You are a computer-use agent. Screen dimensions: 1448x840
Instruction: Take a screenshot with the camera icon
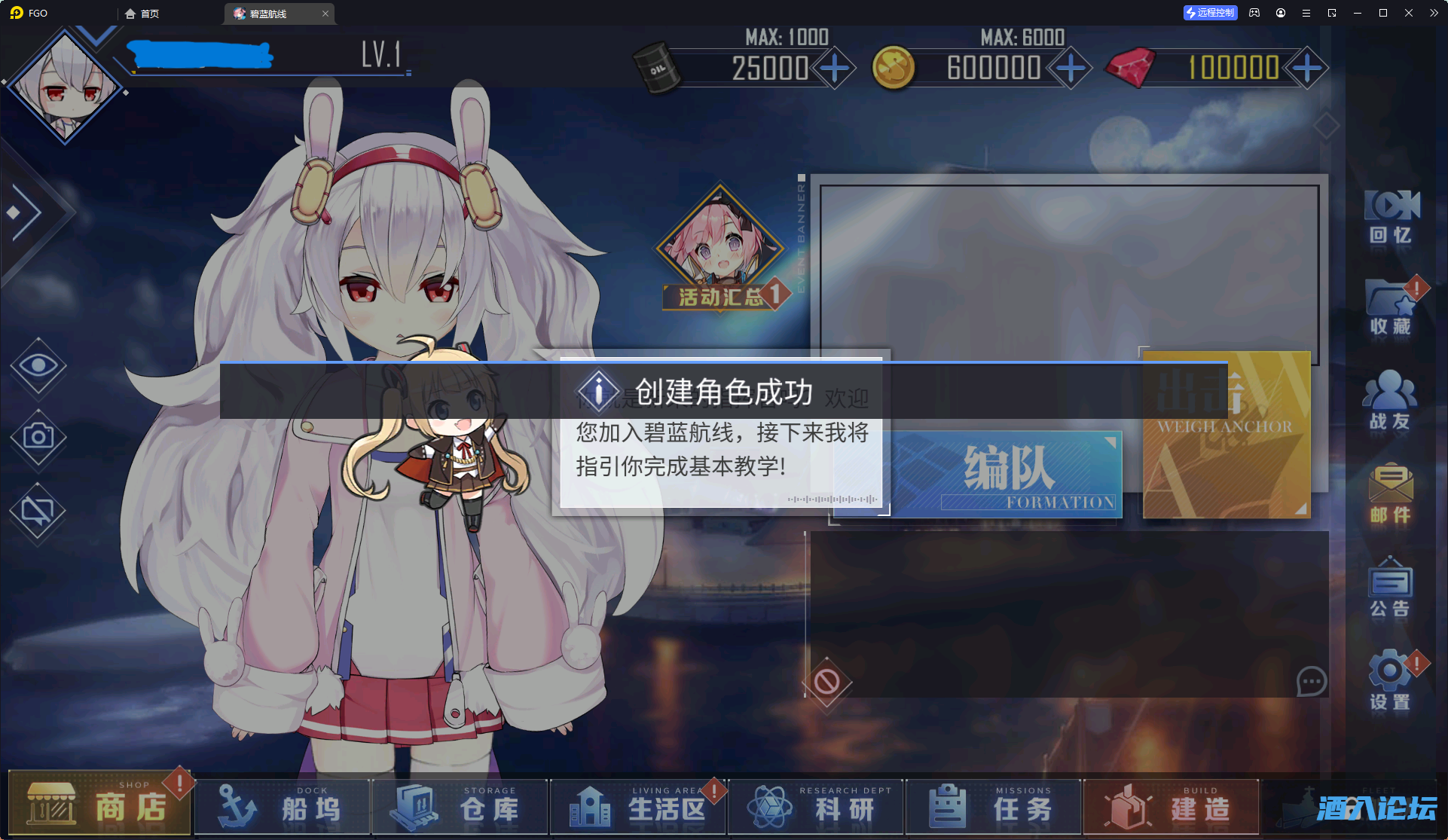(x=38, y=435)
